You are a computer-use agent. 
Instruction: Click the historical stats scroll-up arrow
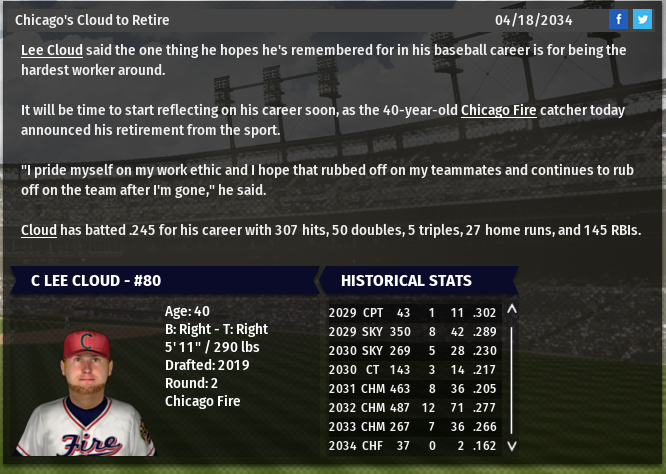(x=512, y=310)
